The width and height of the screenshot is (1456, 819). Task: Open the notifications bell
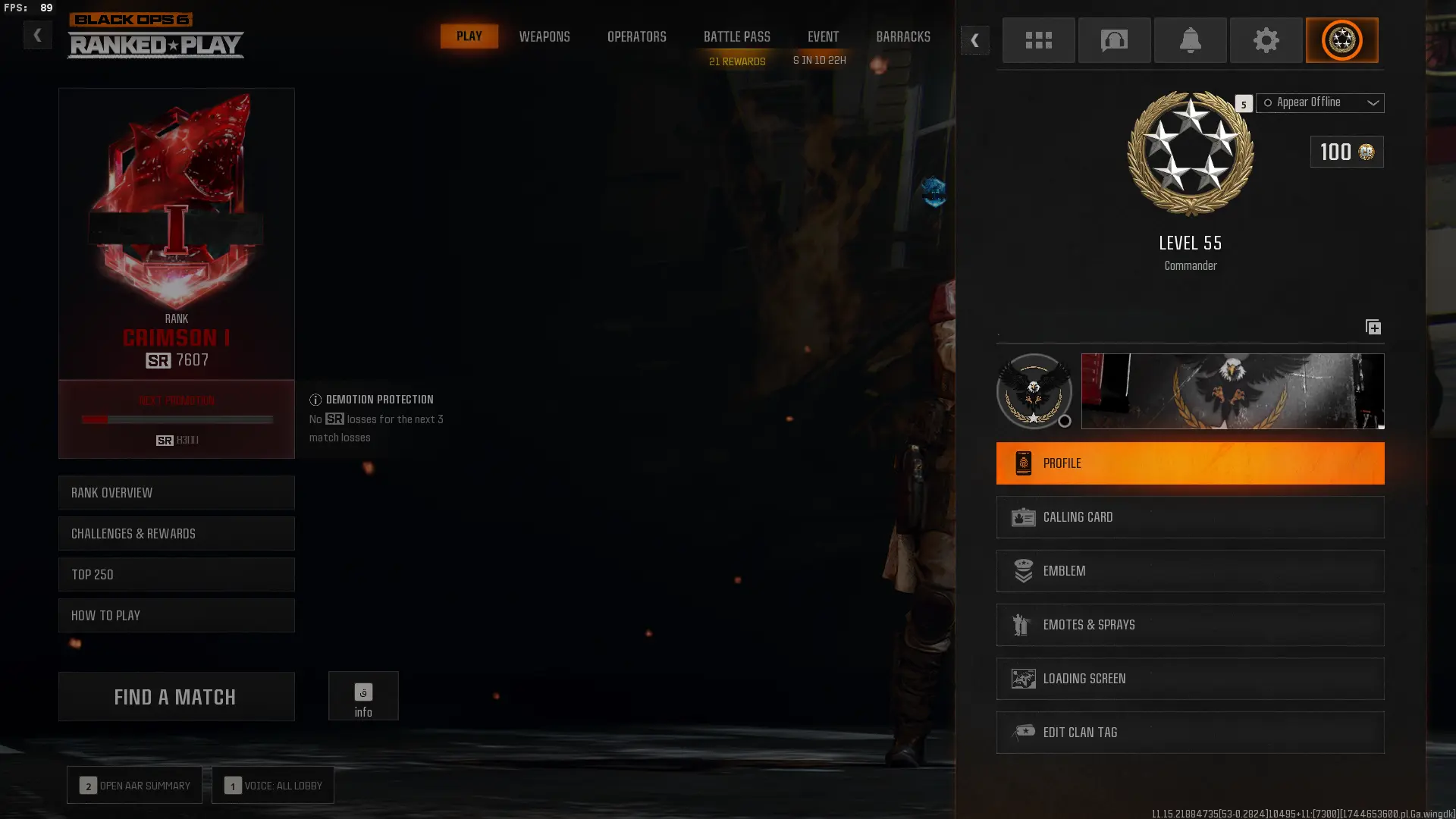tap(1190, 40)
